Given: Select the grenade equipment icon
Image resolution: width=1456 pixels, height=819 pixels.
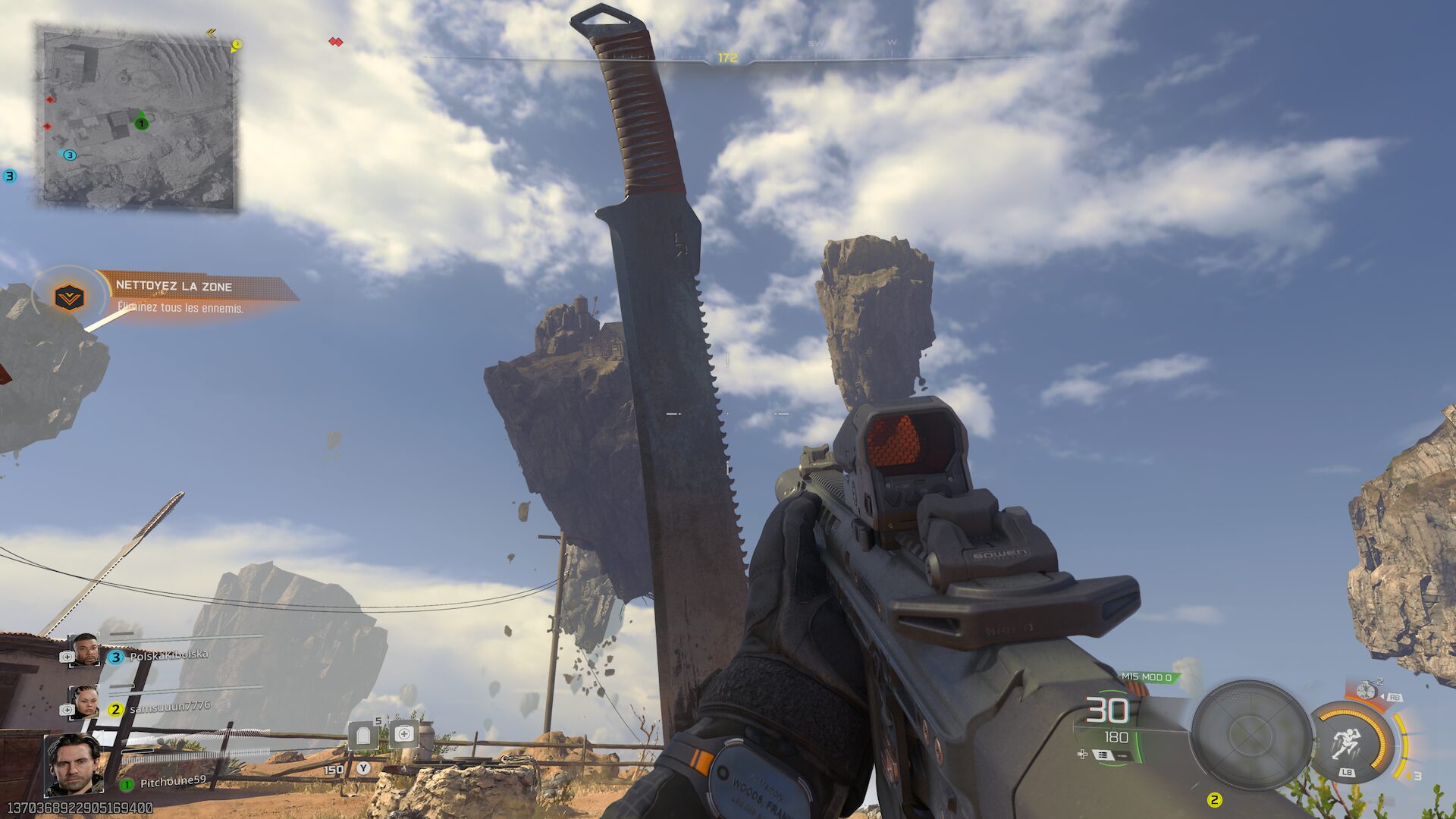Looking at the screenshot, I should (x=1367, y=690).
